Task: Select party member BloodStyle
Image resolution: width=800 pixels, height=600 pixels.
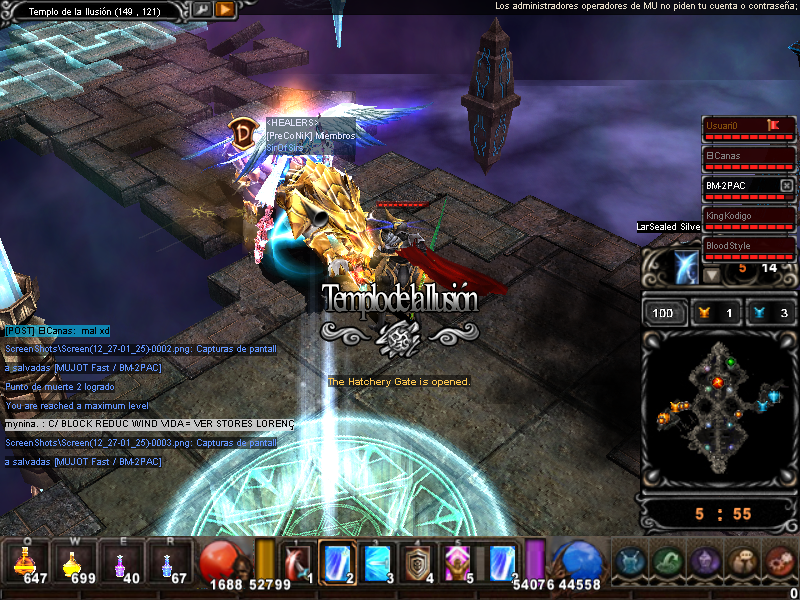Action: (x=749, y=246)
